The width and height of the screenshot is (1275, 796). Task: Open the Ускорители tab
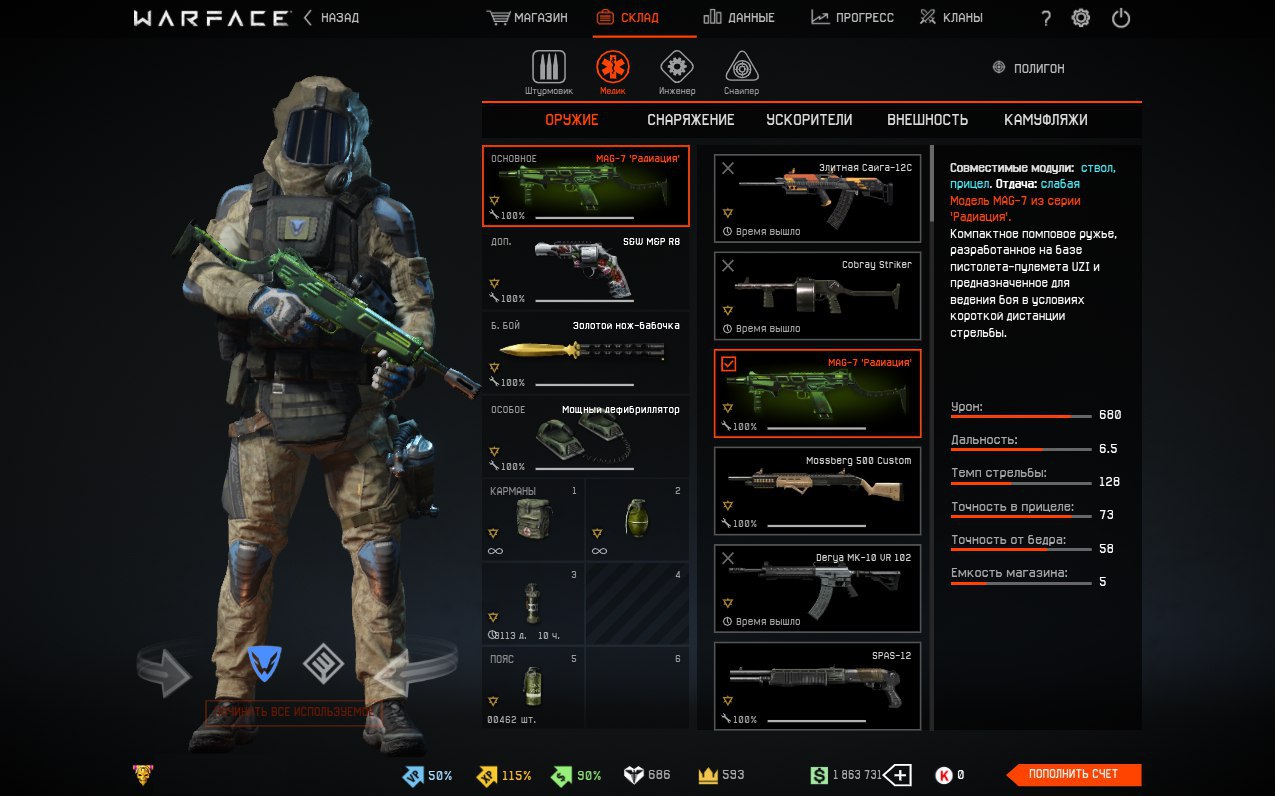point(809,120)
